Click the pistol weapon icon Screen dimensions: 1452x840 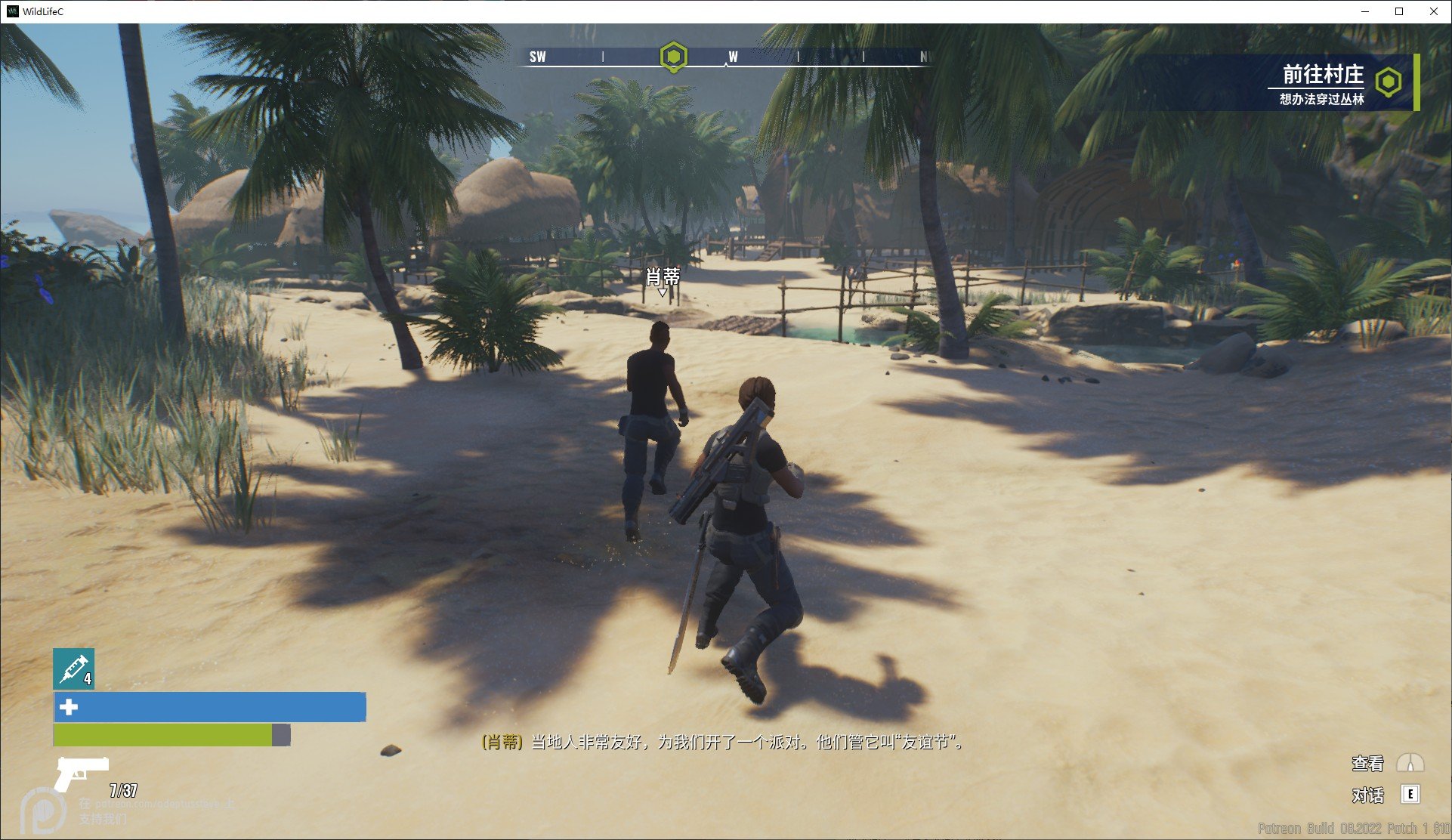(81, 772)
